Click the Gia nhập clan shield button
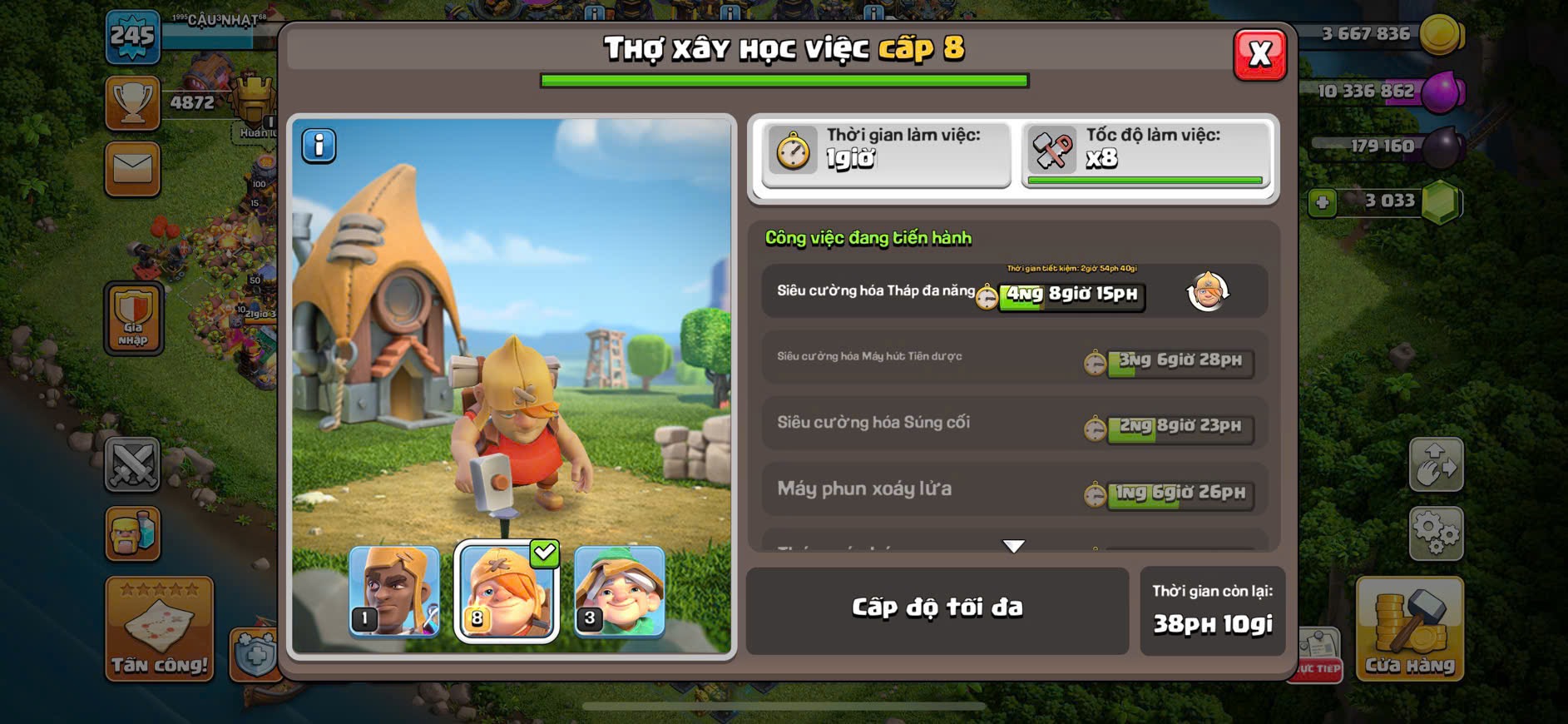The width and height of the screenshot is (1568, 724). 133,318
